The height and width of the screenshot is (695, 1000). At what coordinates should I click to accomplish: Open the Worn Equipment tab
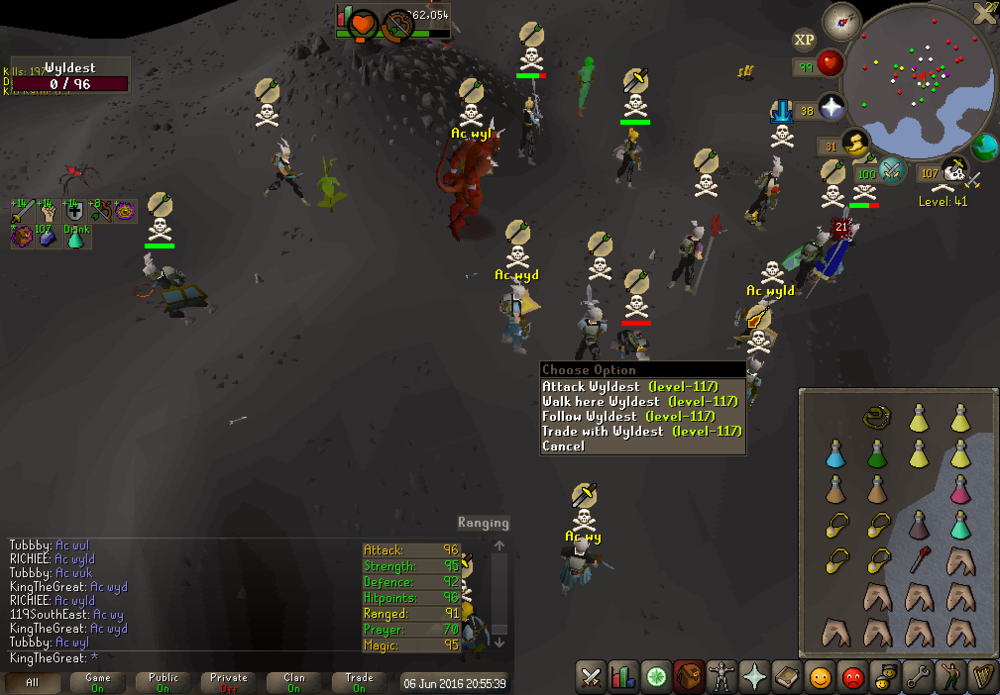click(721, 677)
